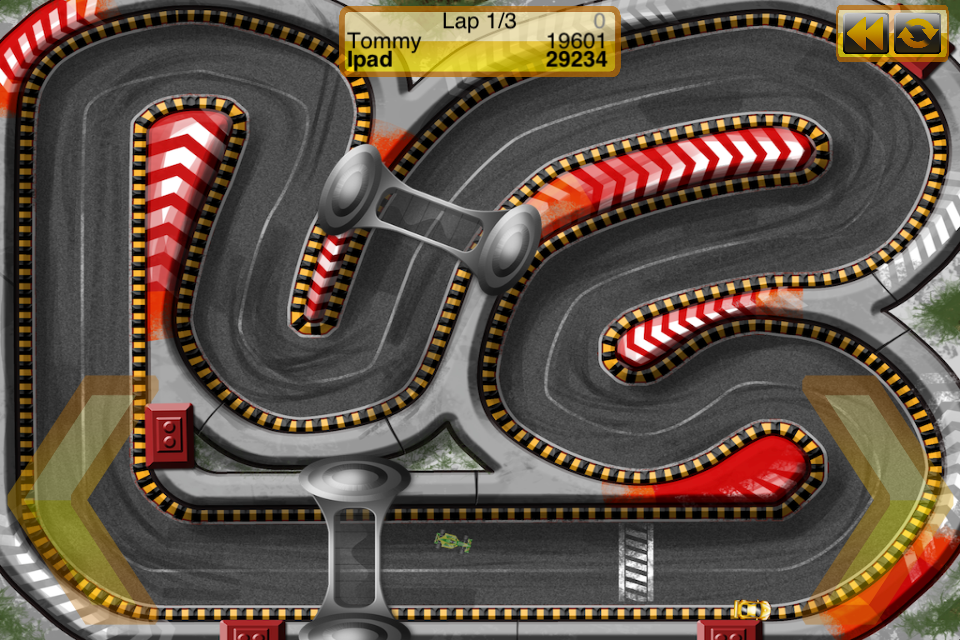Viewport: 960px width, 640px height.
Task: Restart the race with the circular arrows button
Action: click(918, 35)
